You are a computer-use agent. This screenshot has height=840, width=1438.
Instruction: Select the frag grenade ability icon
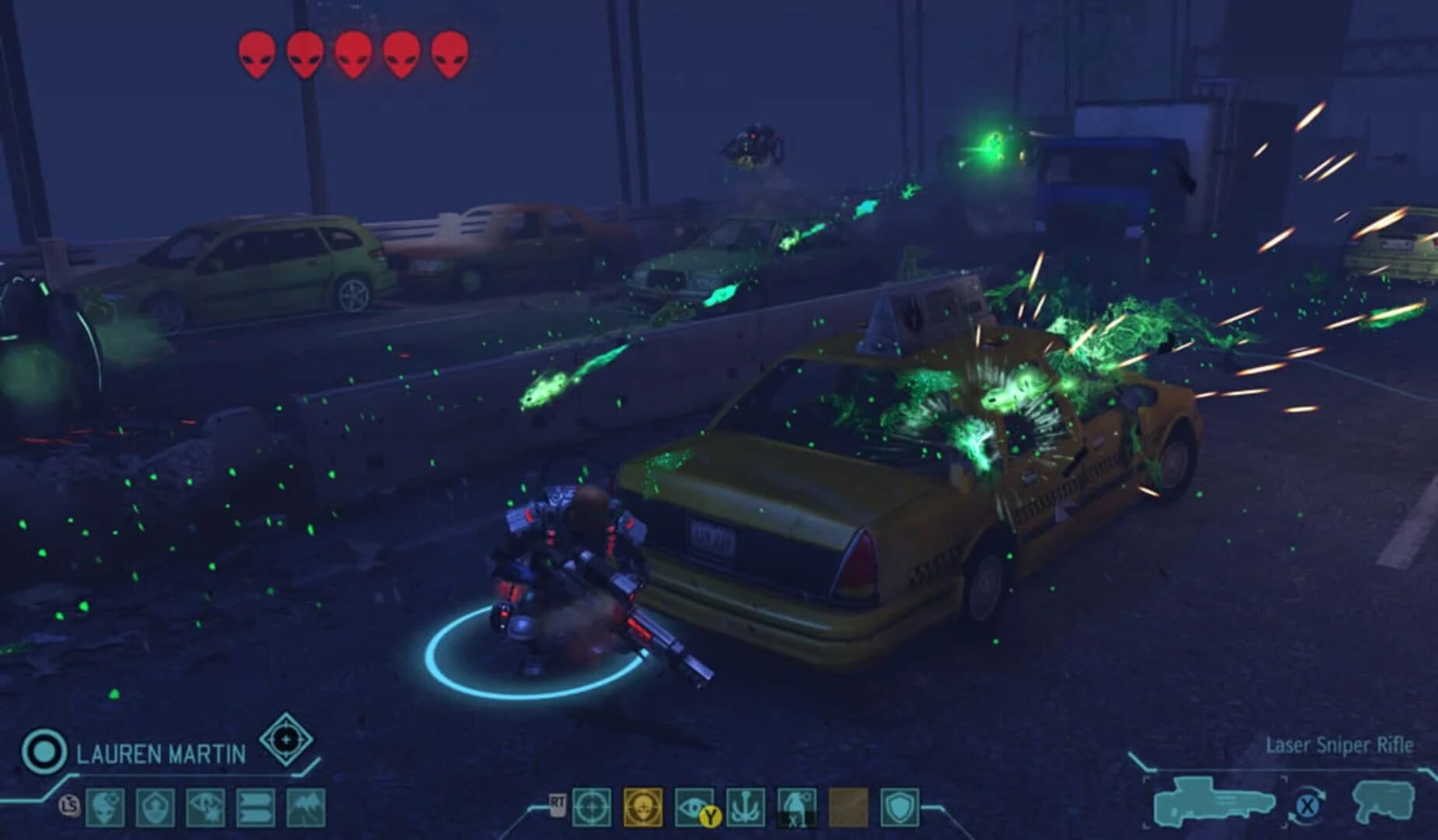797,807
